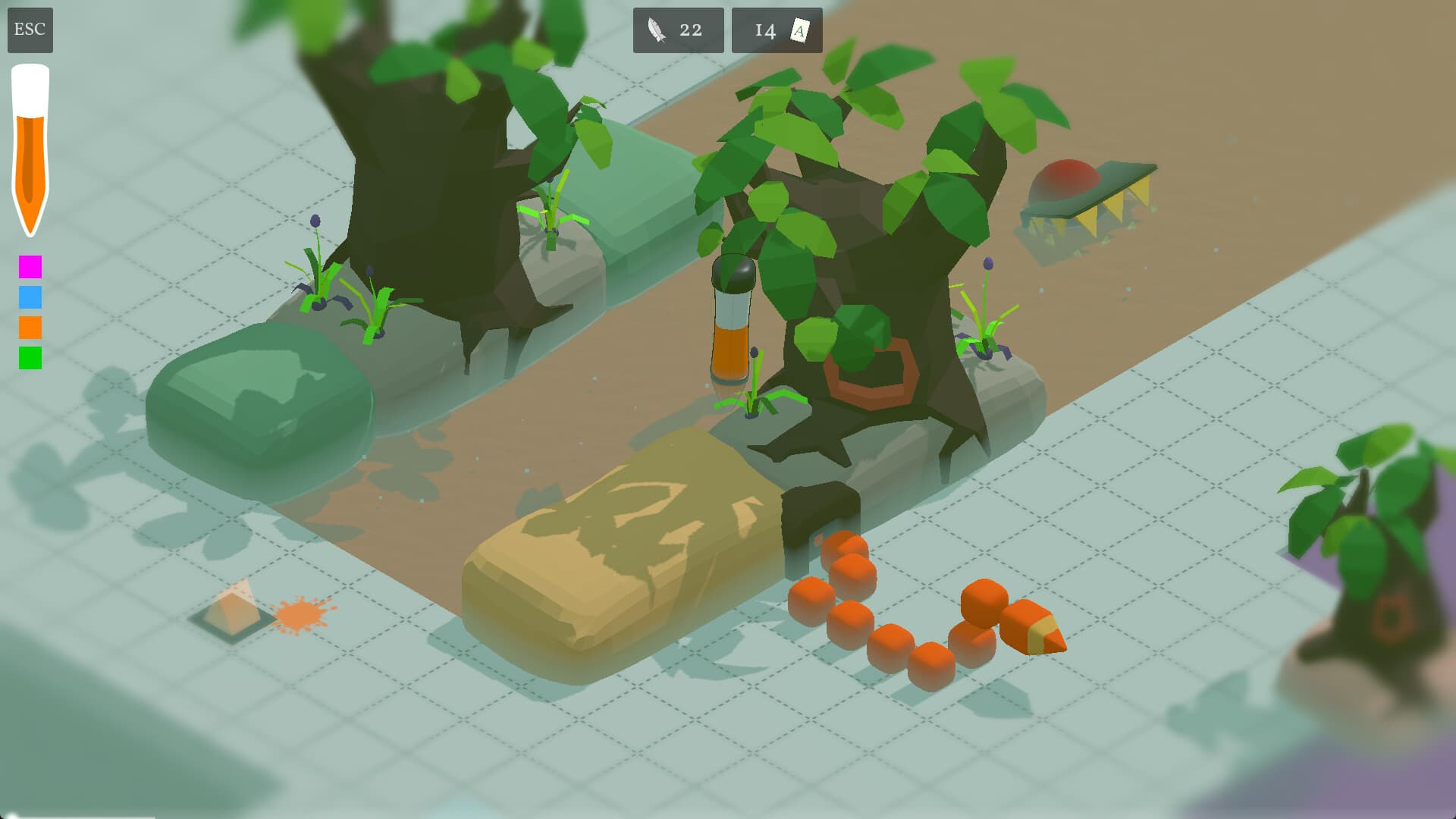Select the blue color swatch
Viewport: 1456px width, 819px height.
[30, 297]
